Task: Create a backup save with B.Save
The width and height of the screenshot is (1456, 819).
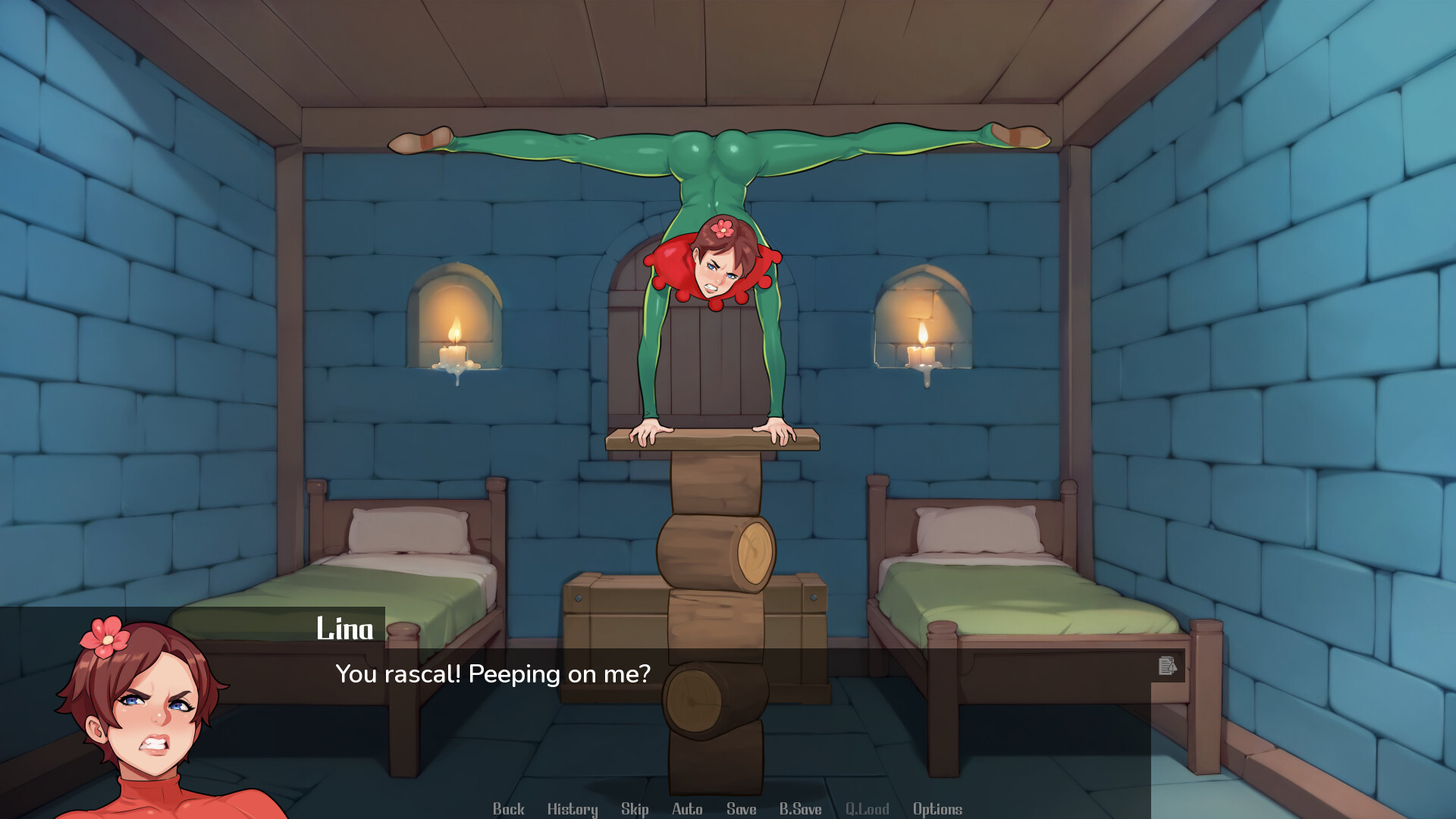Action: click(802, 808)
